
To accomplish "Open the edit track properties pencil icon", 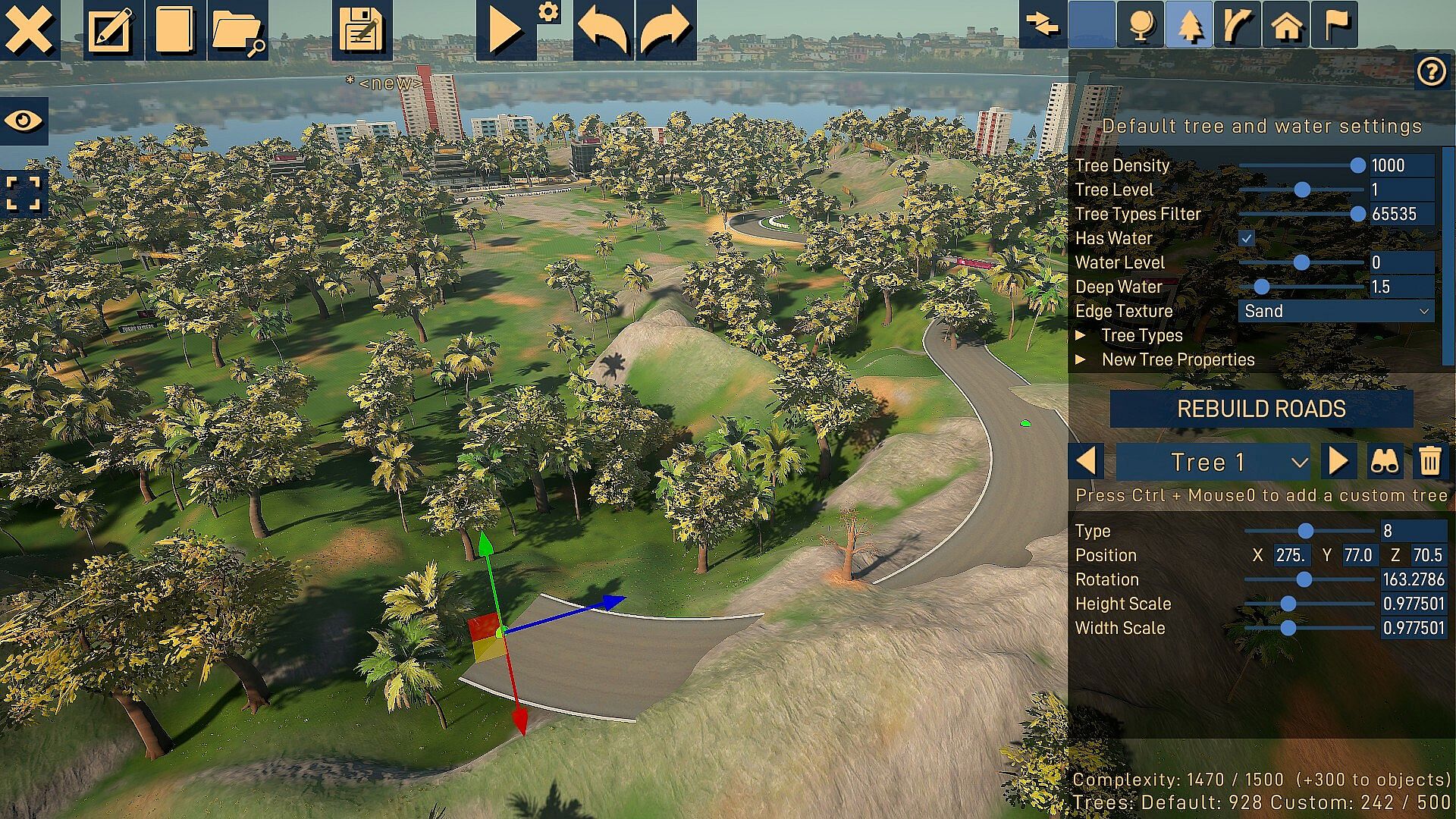I will pyautogui.click(x=111, y=30).
